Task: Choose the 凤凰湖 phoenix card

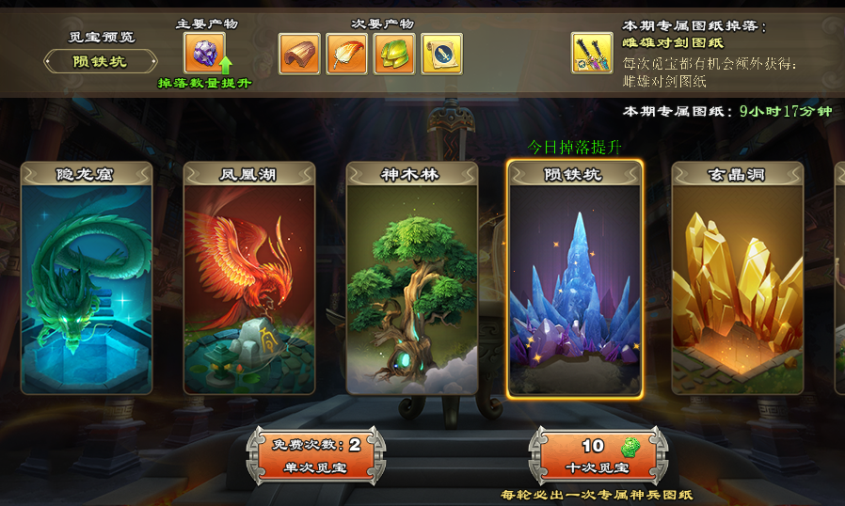Action: point(249,278)
